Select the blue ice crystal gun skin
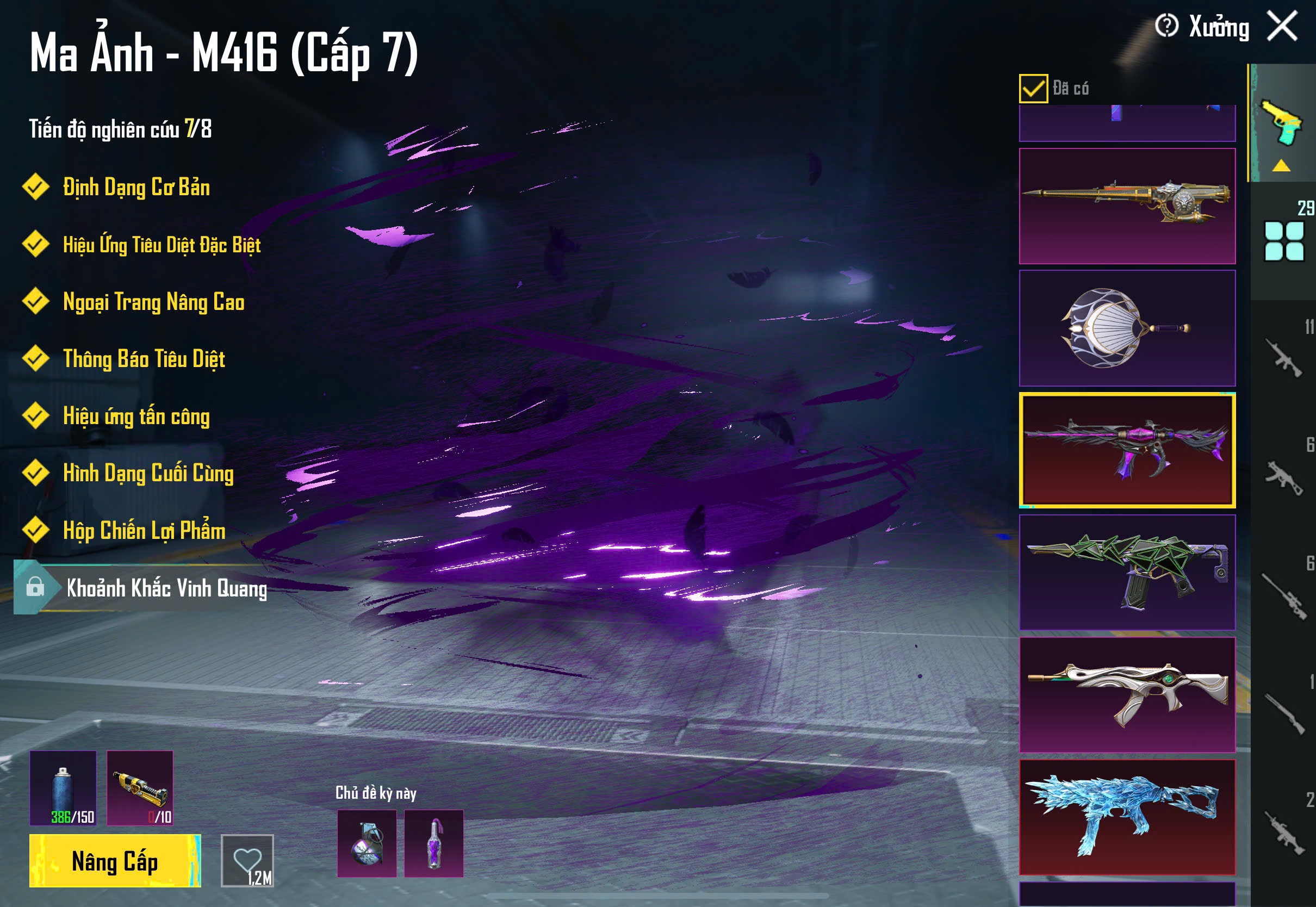Screen dimensions: 1316x907 pos(1127,817)
